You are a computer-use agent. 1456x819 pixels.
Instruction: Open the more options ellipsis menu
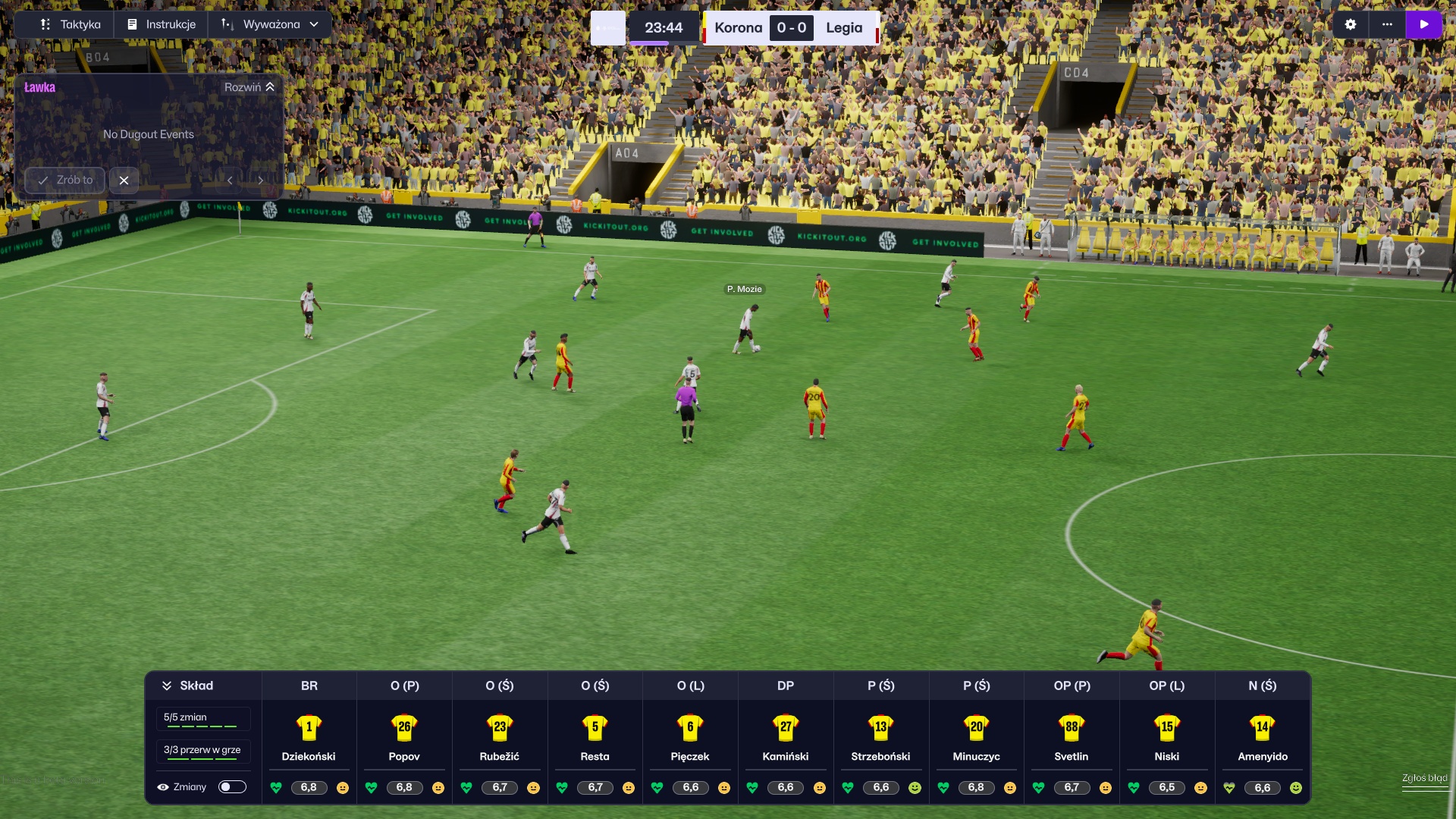point(1388,24)
